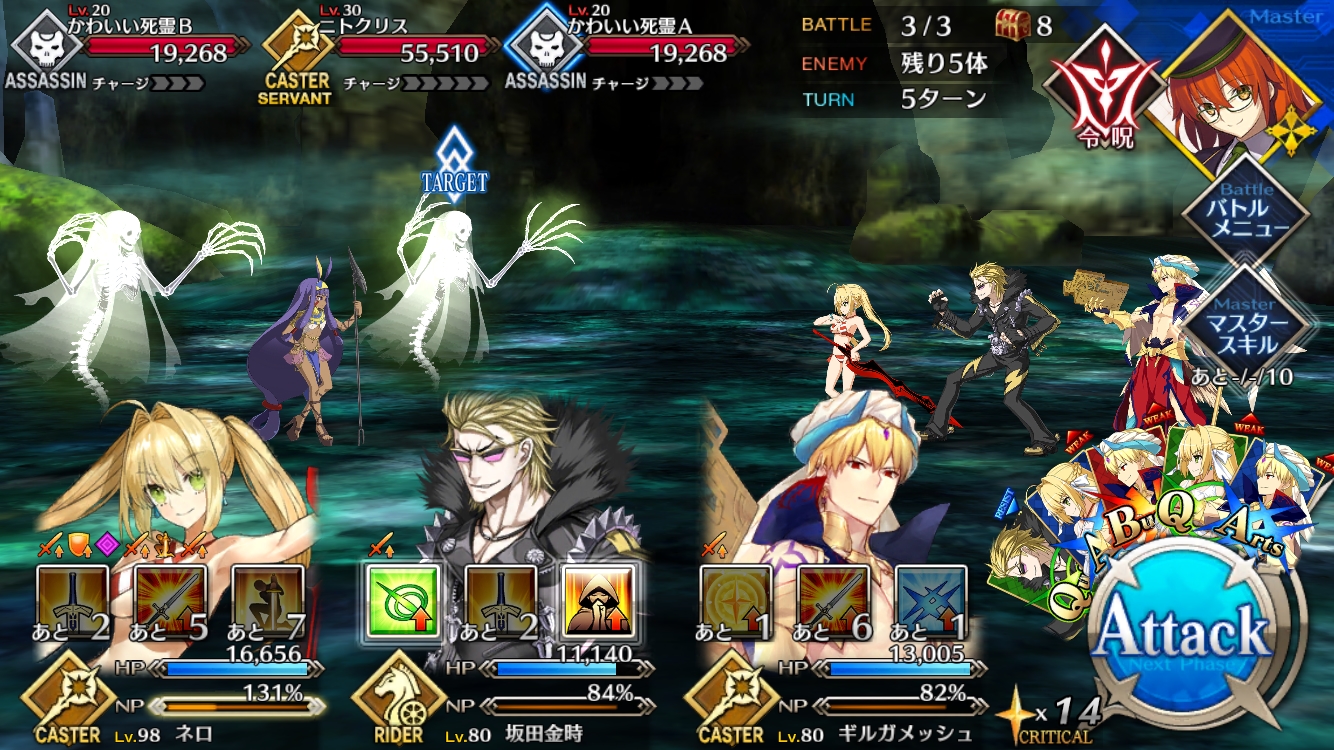Open the Master Skill (マスタースキル) panel
The image size is (1334, 750).
click(1246, 324)
